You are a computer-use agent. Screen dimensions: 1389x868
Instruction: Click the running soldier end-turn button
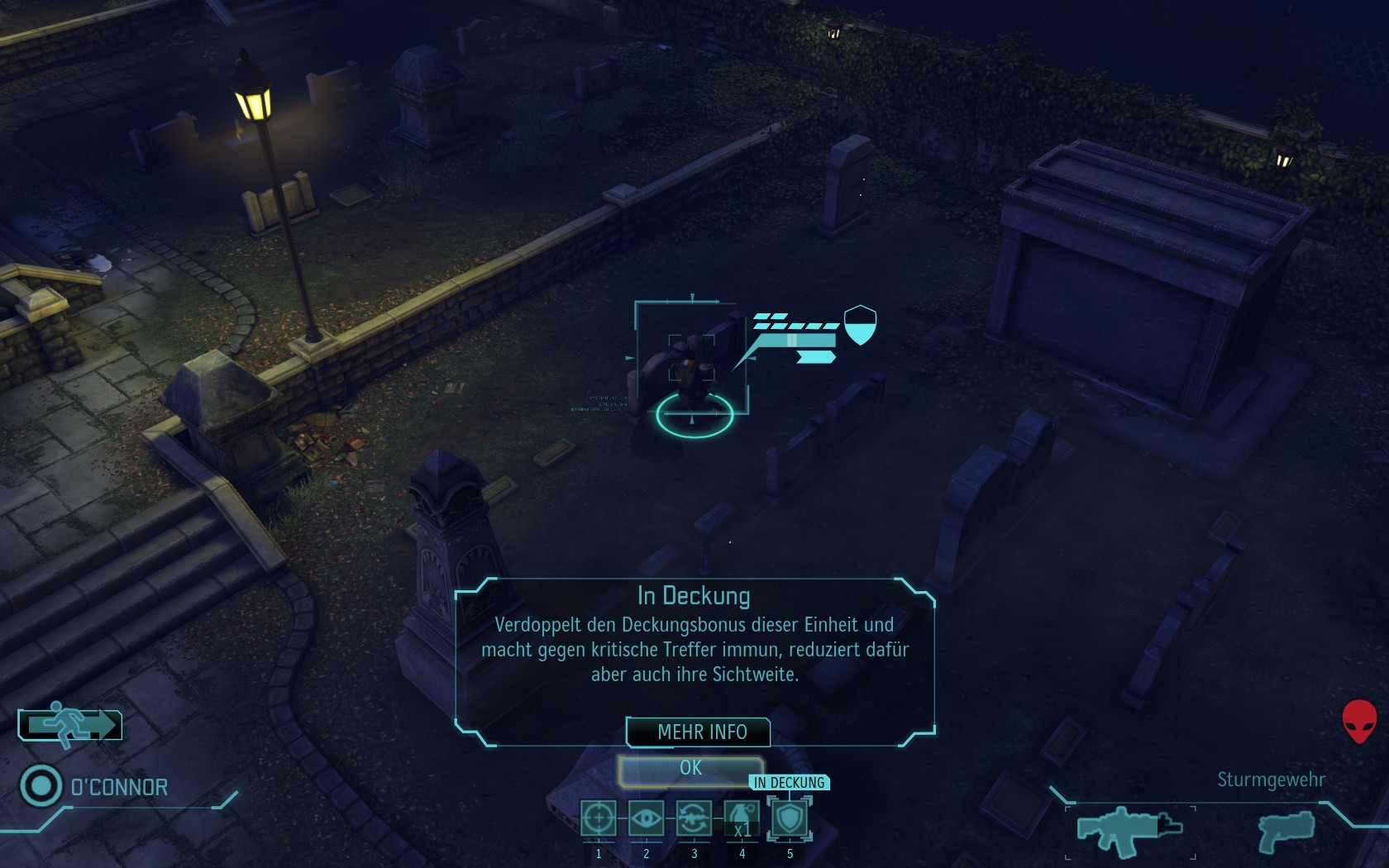pyautogui.click(x=70, y=725)
